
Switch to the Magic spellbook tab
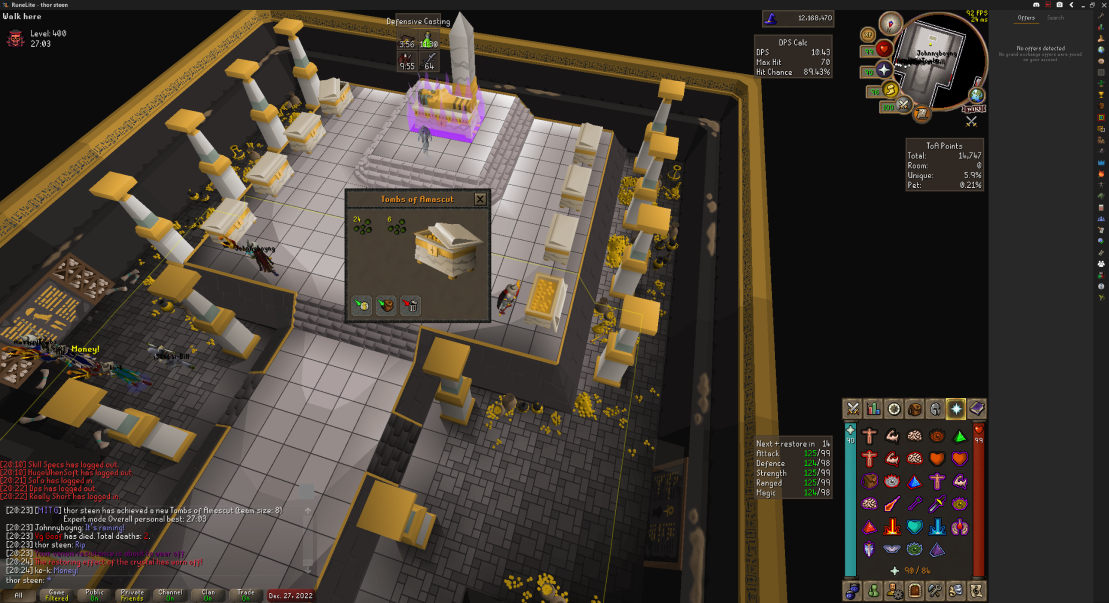pos(977,408)
